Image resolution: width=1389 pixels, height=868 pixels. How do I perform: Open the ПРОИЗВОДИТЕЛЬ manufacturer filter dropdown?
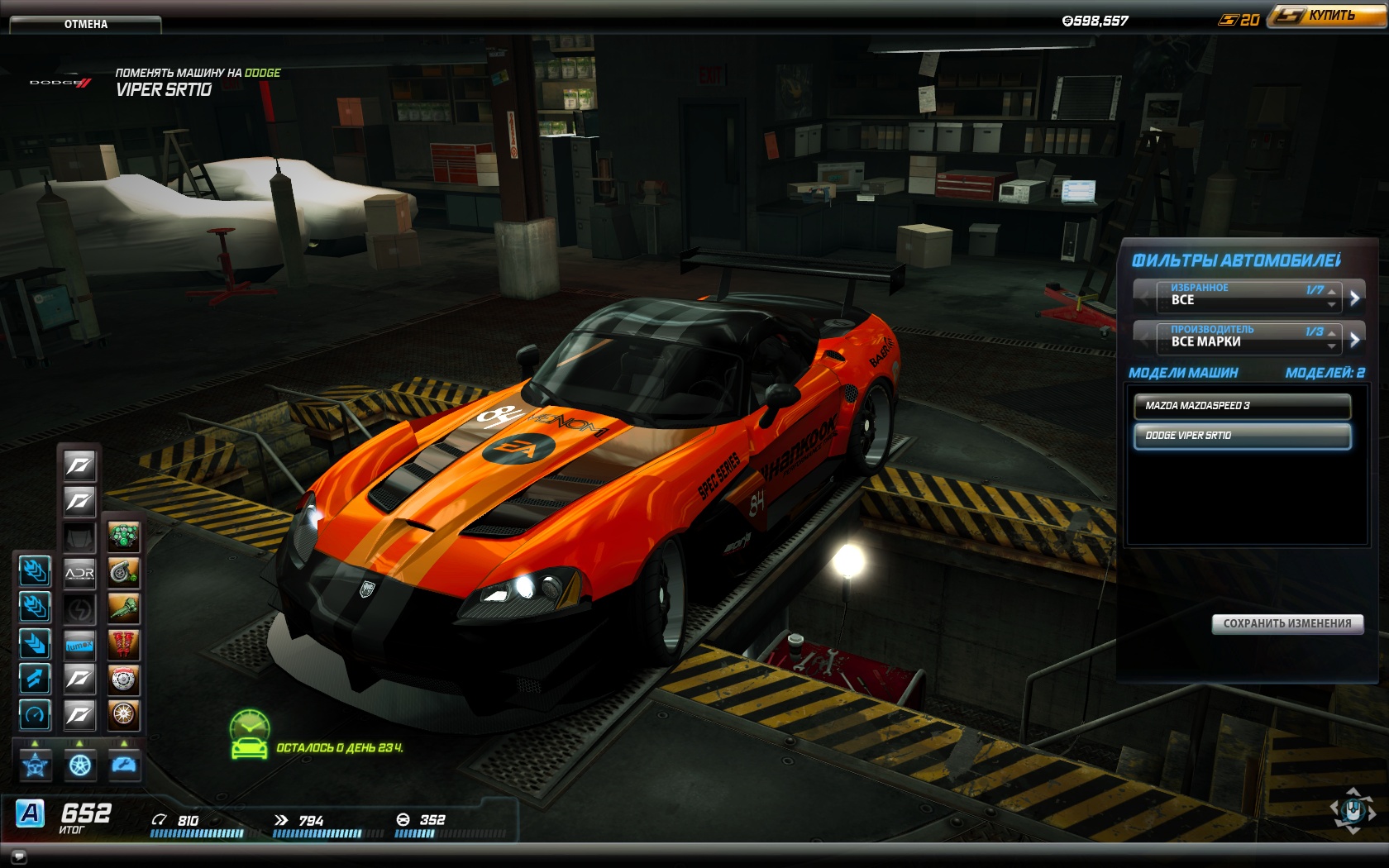point(1247,336)
